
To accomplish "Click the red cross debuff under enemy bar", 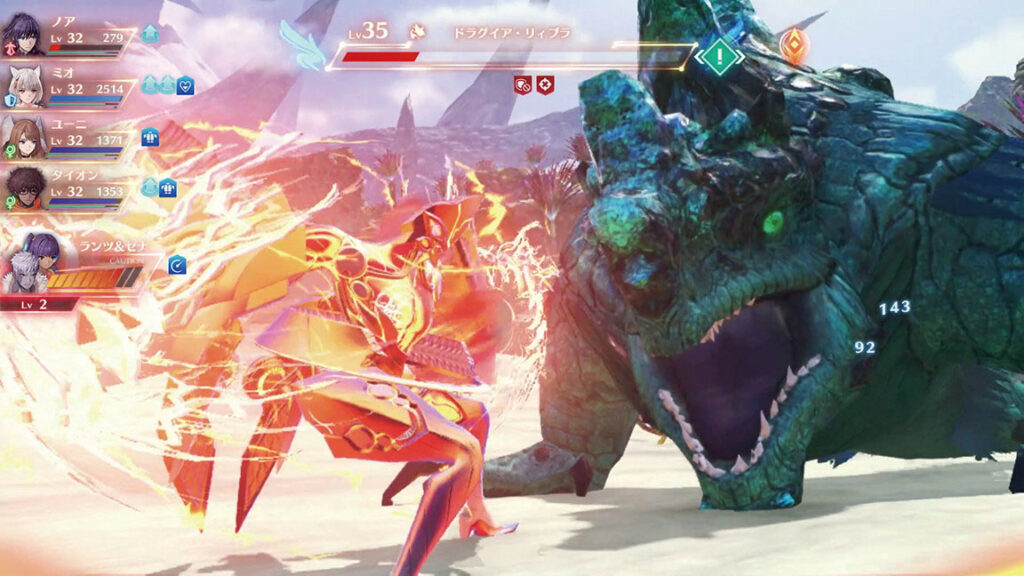I will click(x=545, y=85).
